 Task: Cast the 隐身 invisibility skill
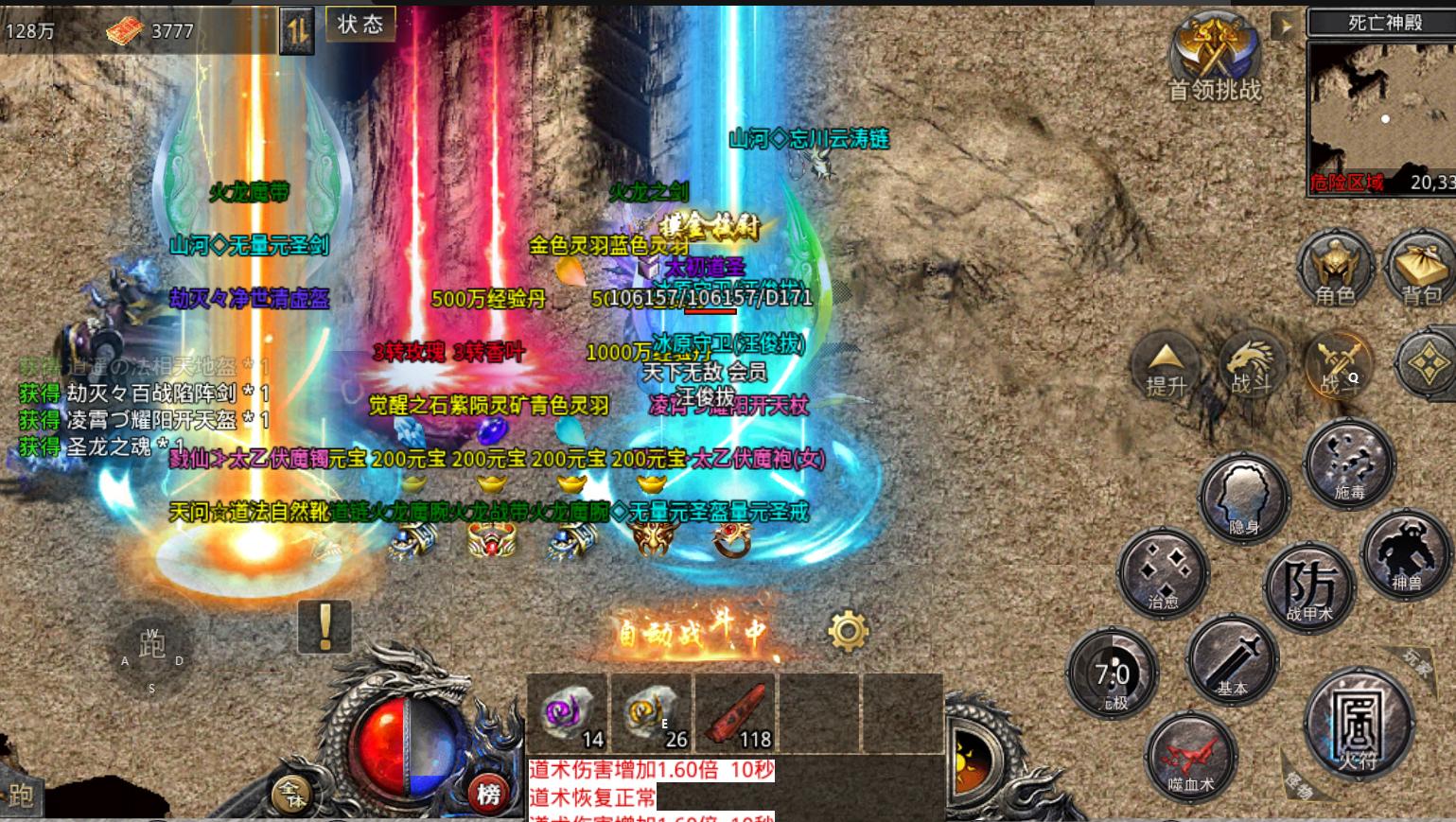(1245, 498)
